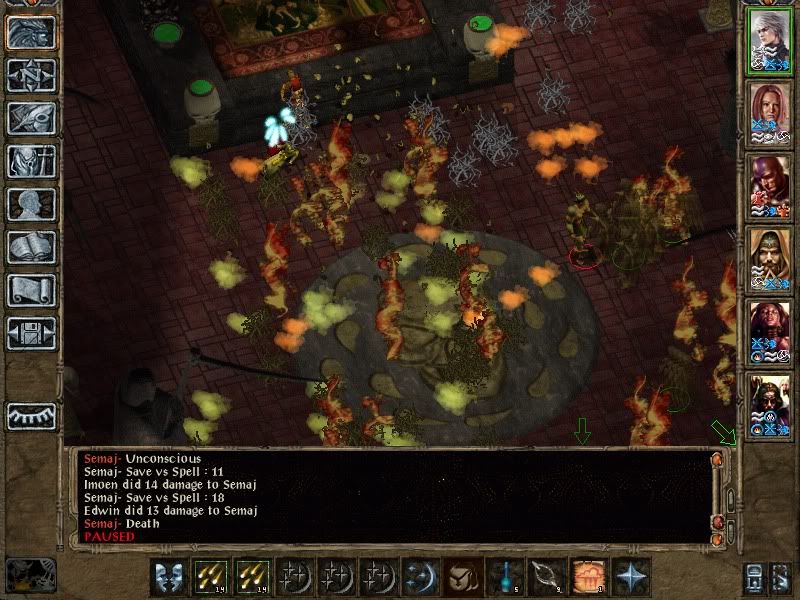Image resolution: width=800 pixels, height=600 pixels.
Task: Select the red-haired woman portrait
Action: coord(770,113)
